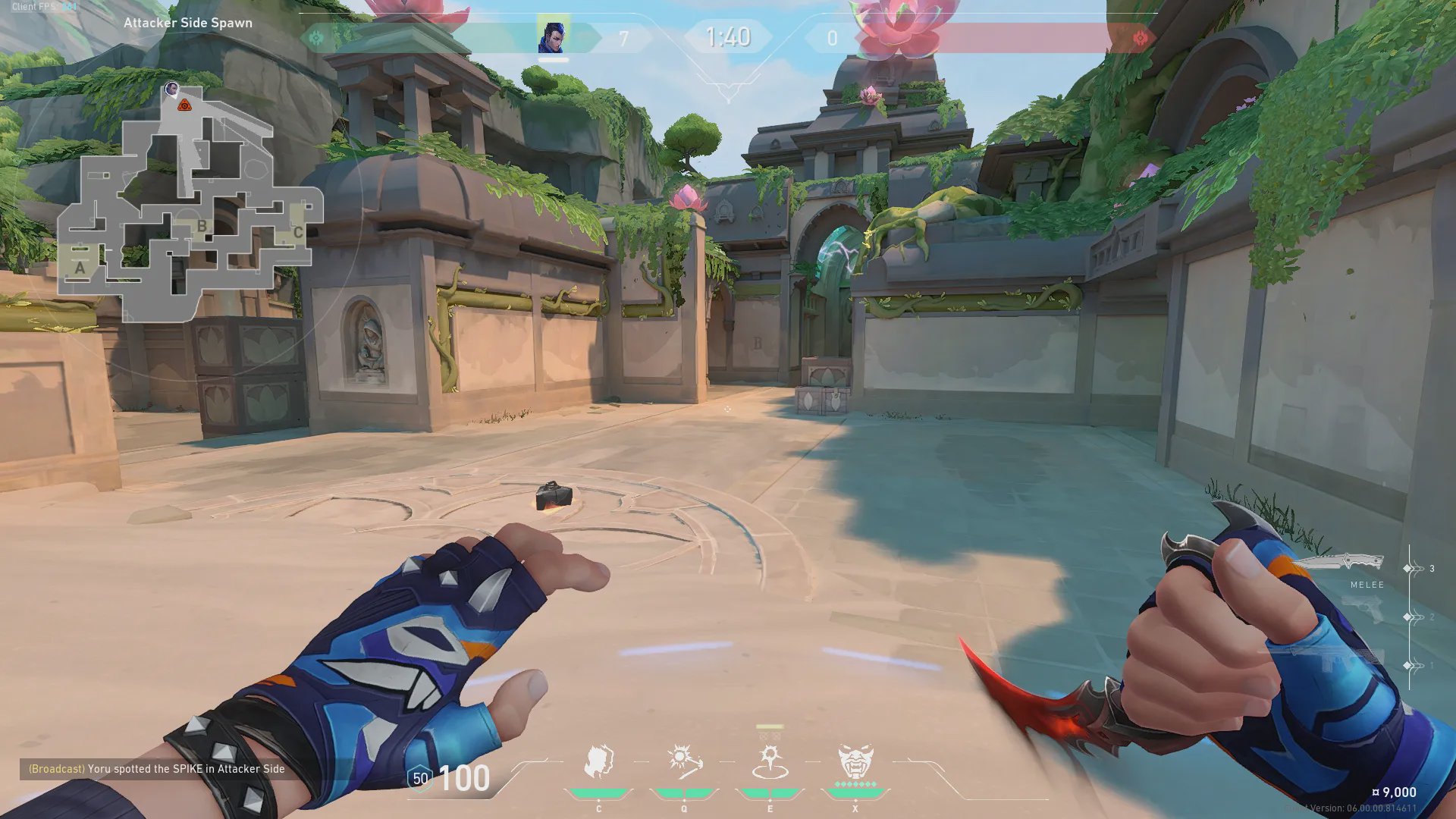Click the C site marker on the minimap
This screenshot has height=819, width=1456.
298,232
